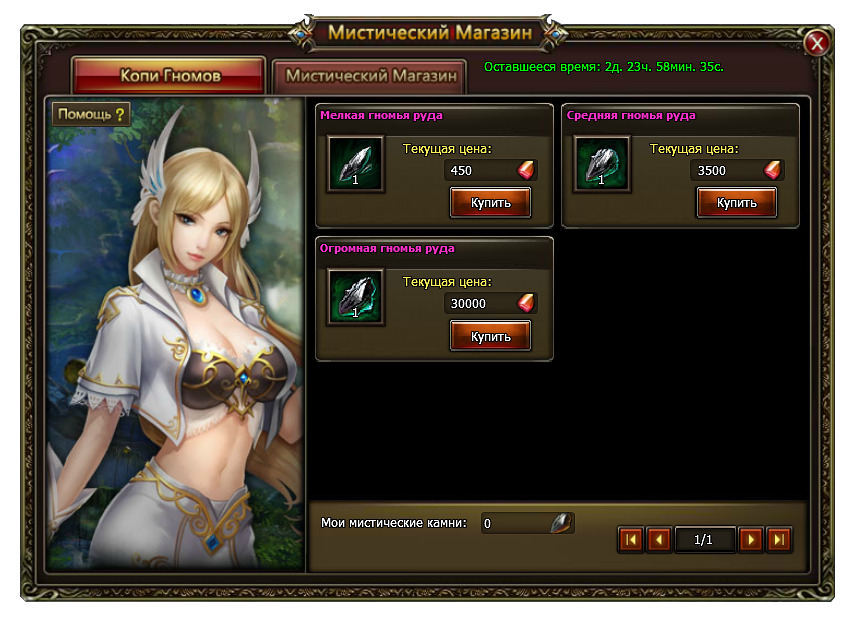The width and height of the screenshot is (852, 618).
Task: Open the Мистический Магазин tab
Action: tap(370, 76)
